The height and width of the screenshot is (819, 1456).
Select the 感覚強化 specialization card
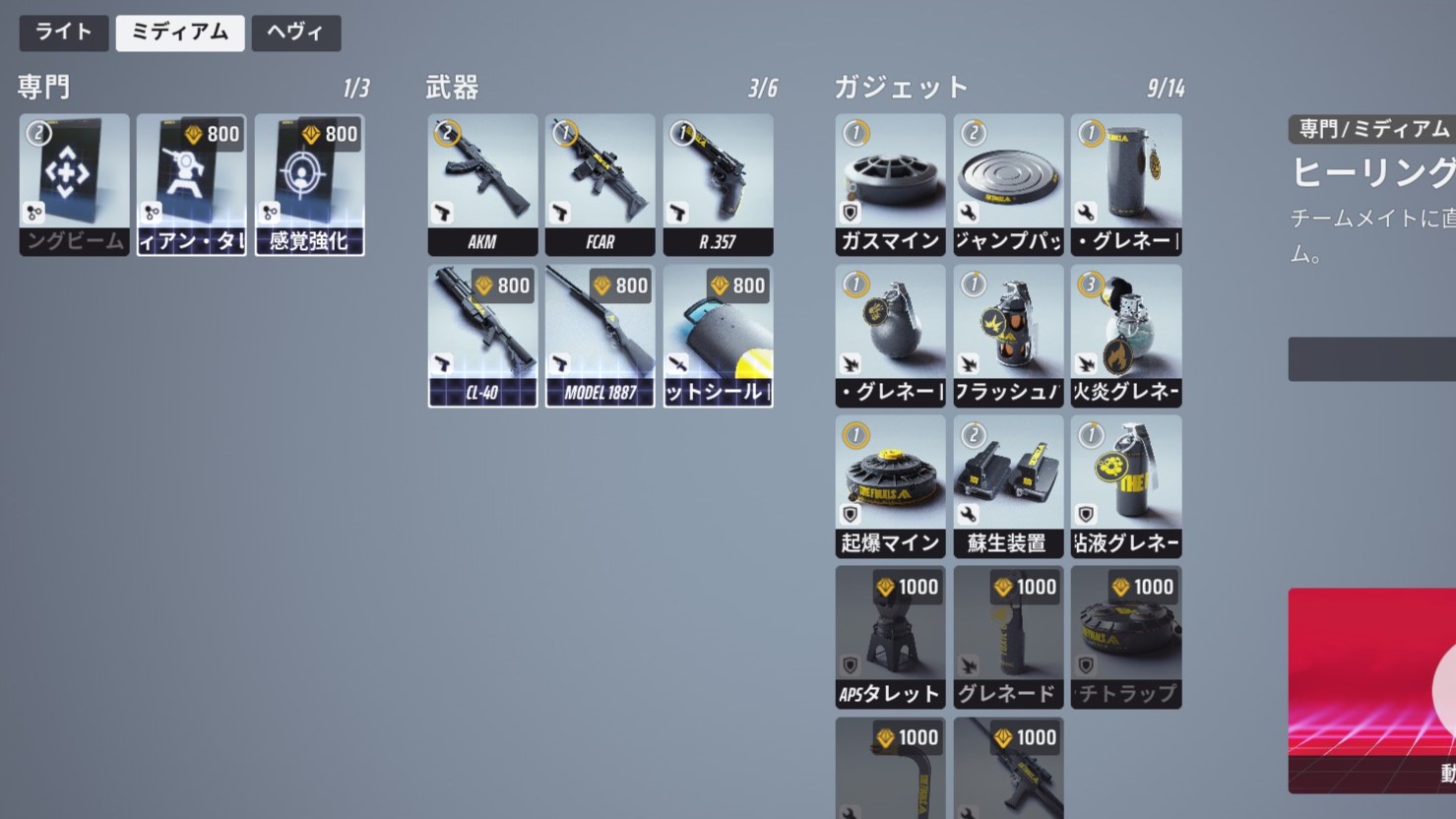coord(309,185)
